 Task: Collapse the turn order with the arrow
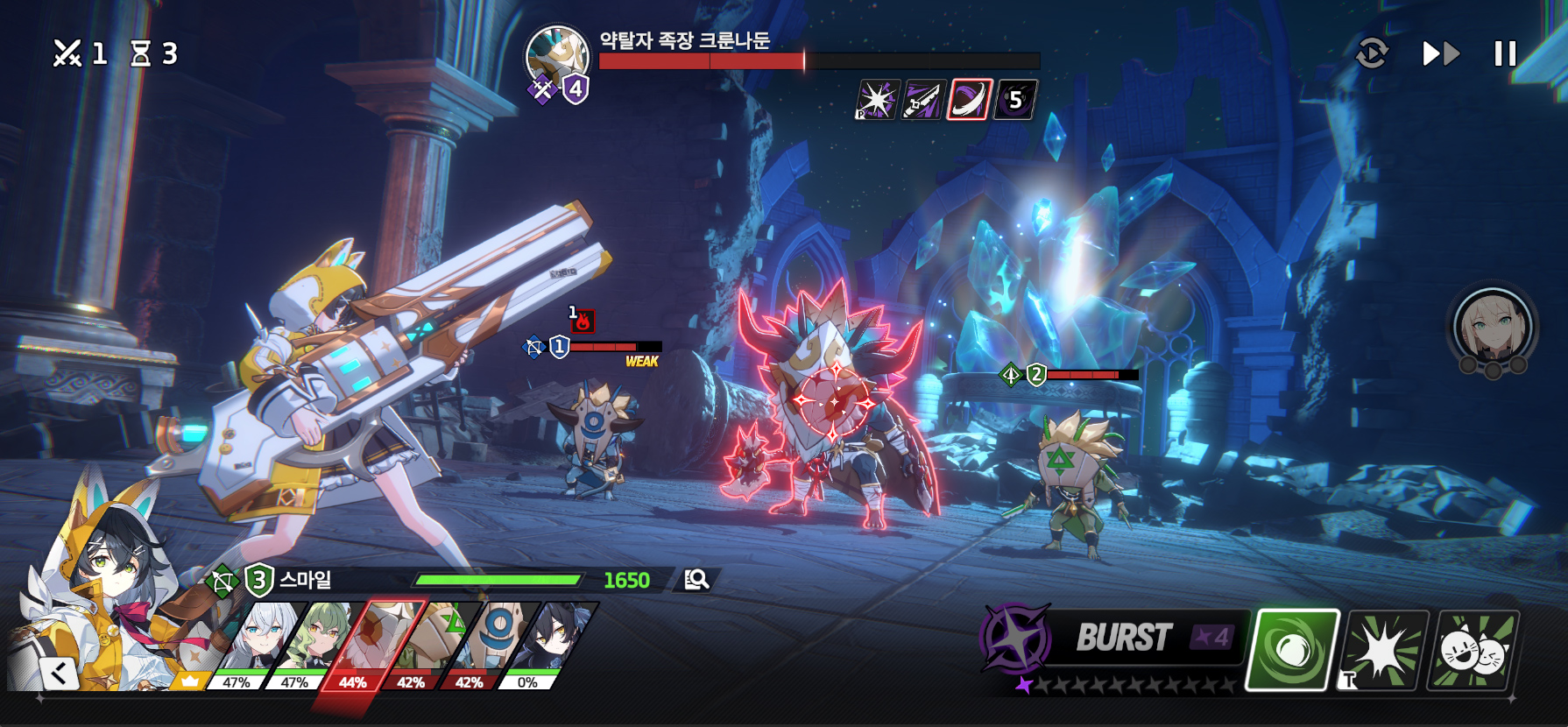click(x=60, y=673)
